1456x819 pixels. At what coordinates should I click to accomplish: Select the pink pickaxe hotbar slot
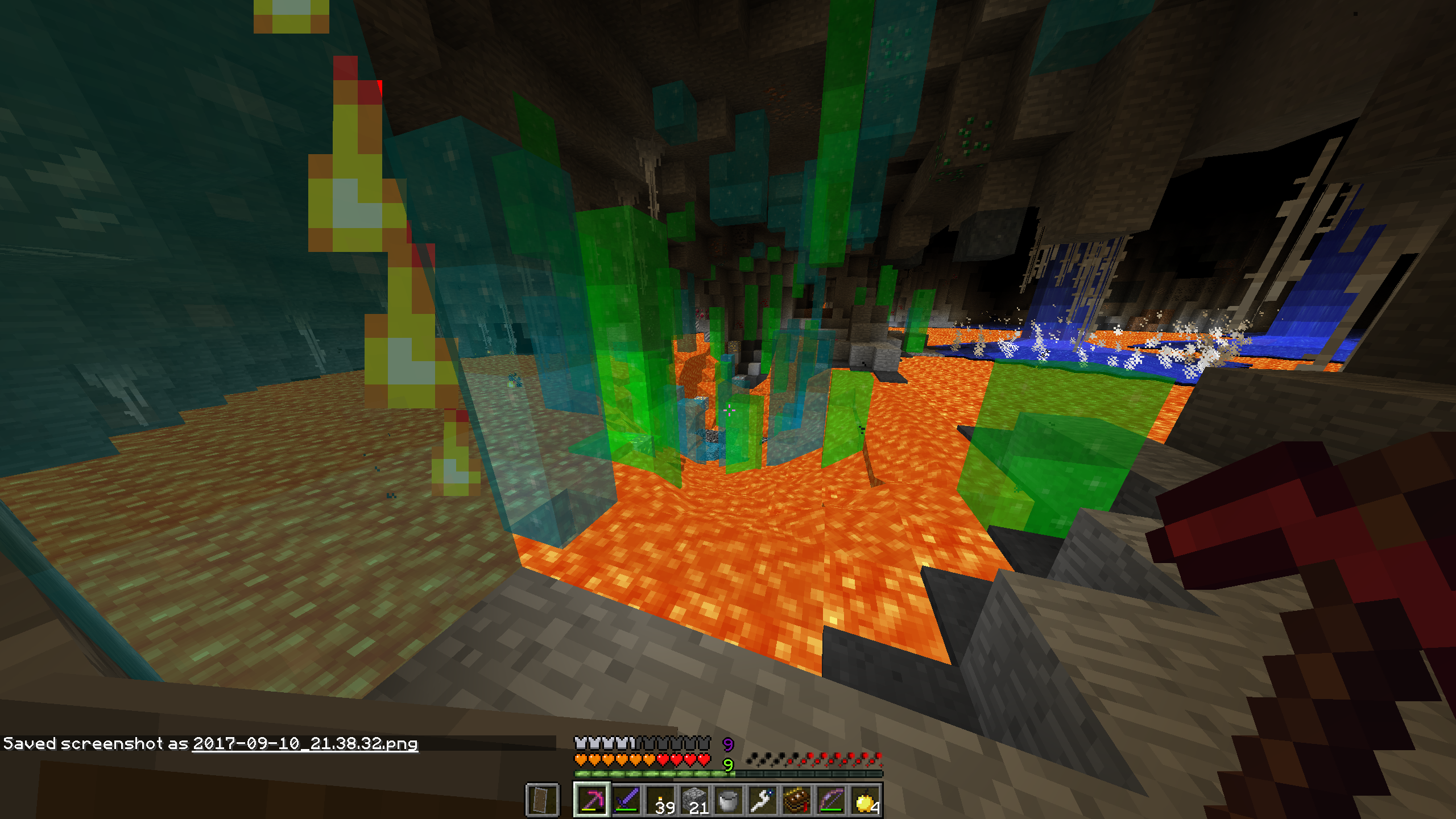(x=591, y=800)
